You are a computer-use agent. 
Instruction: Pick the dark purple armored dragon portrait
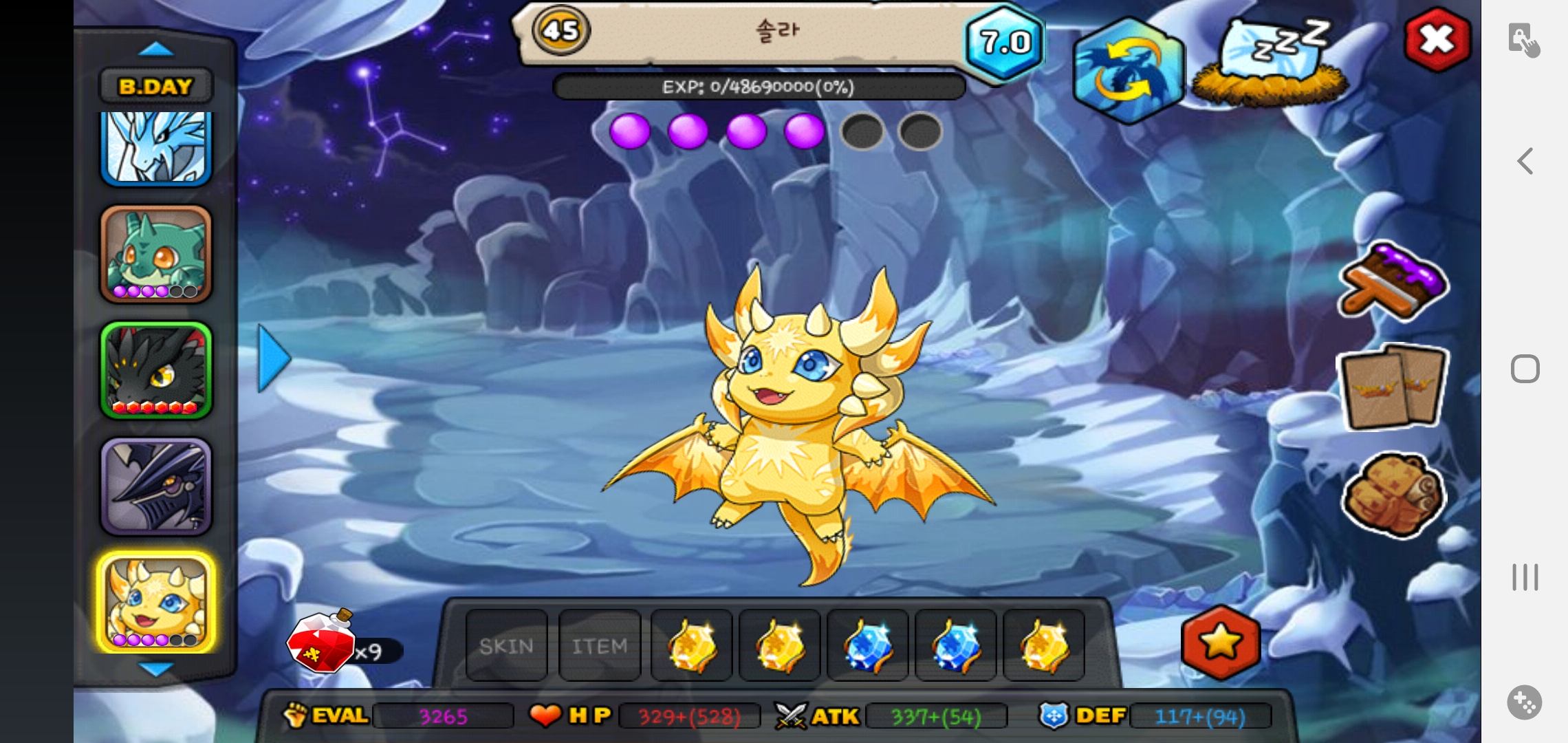[x=156, y=486]
